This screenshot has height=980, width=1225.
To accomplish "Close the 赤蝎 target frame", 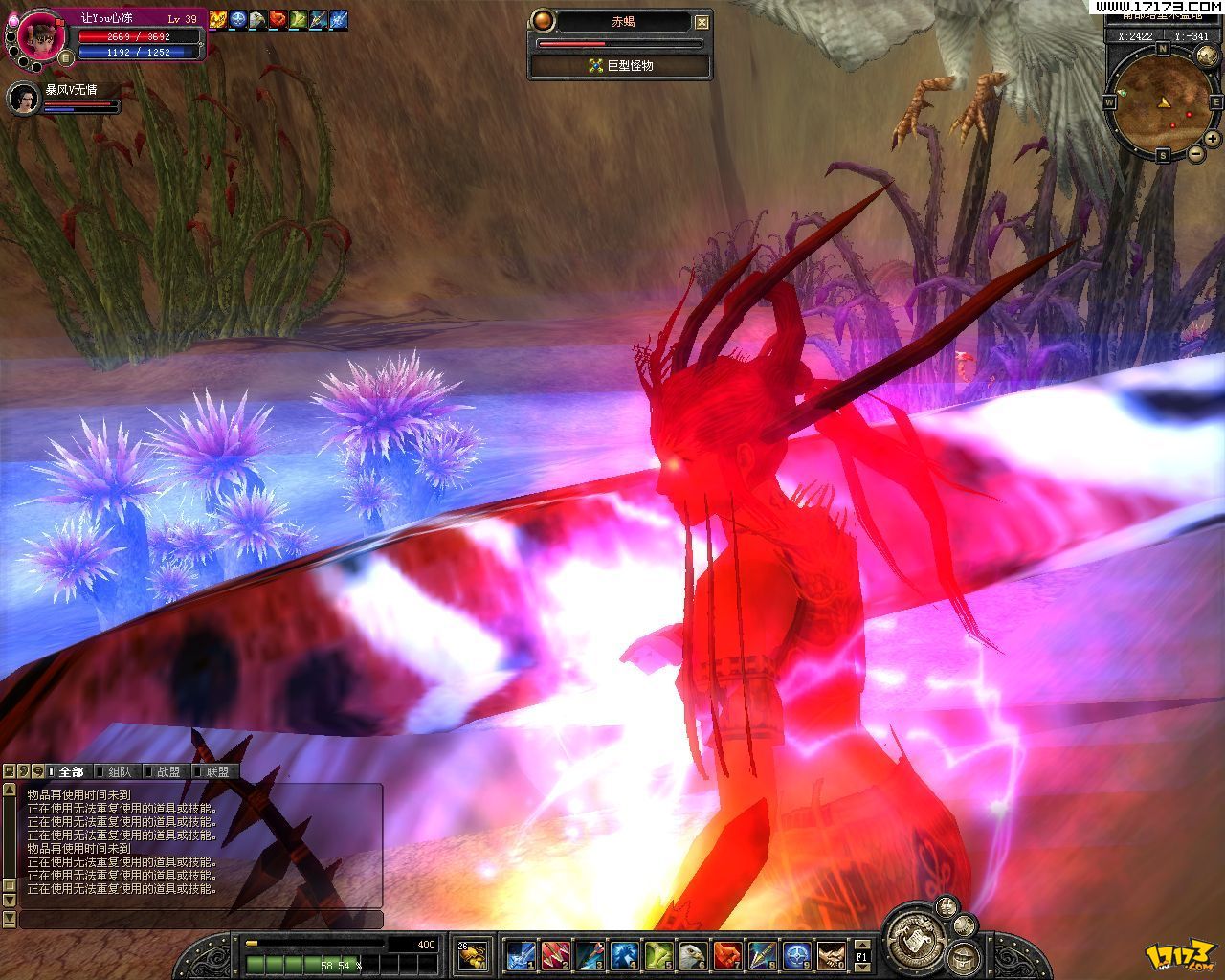I will point(702,21).
